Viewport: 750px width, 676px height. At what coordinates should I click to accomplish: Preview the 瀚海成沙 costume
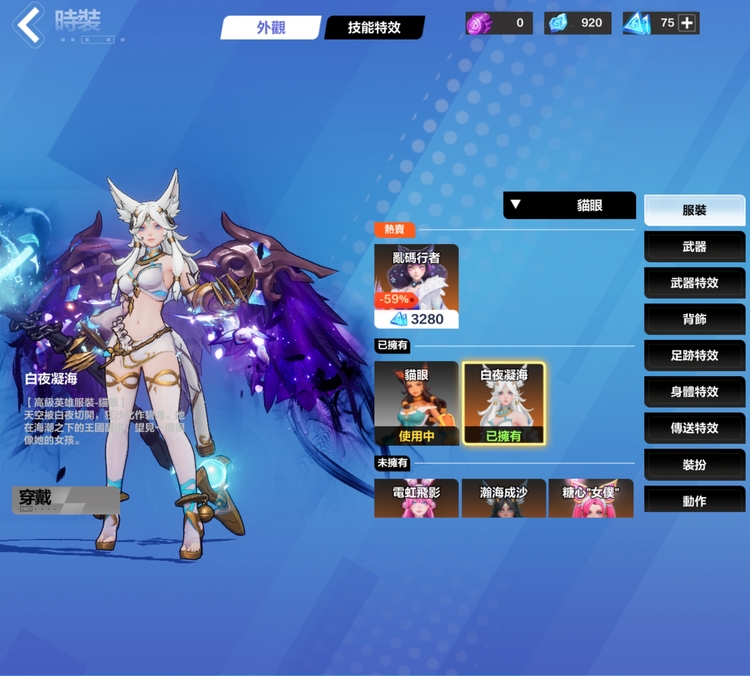click(504, 498)
